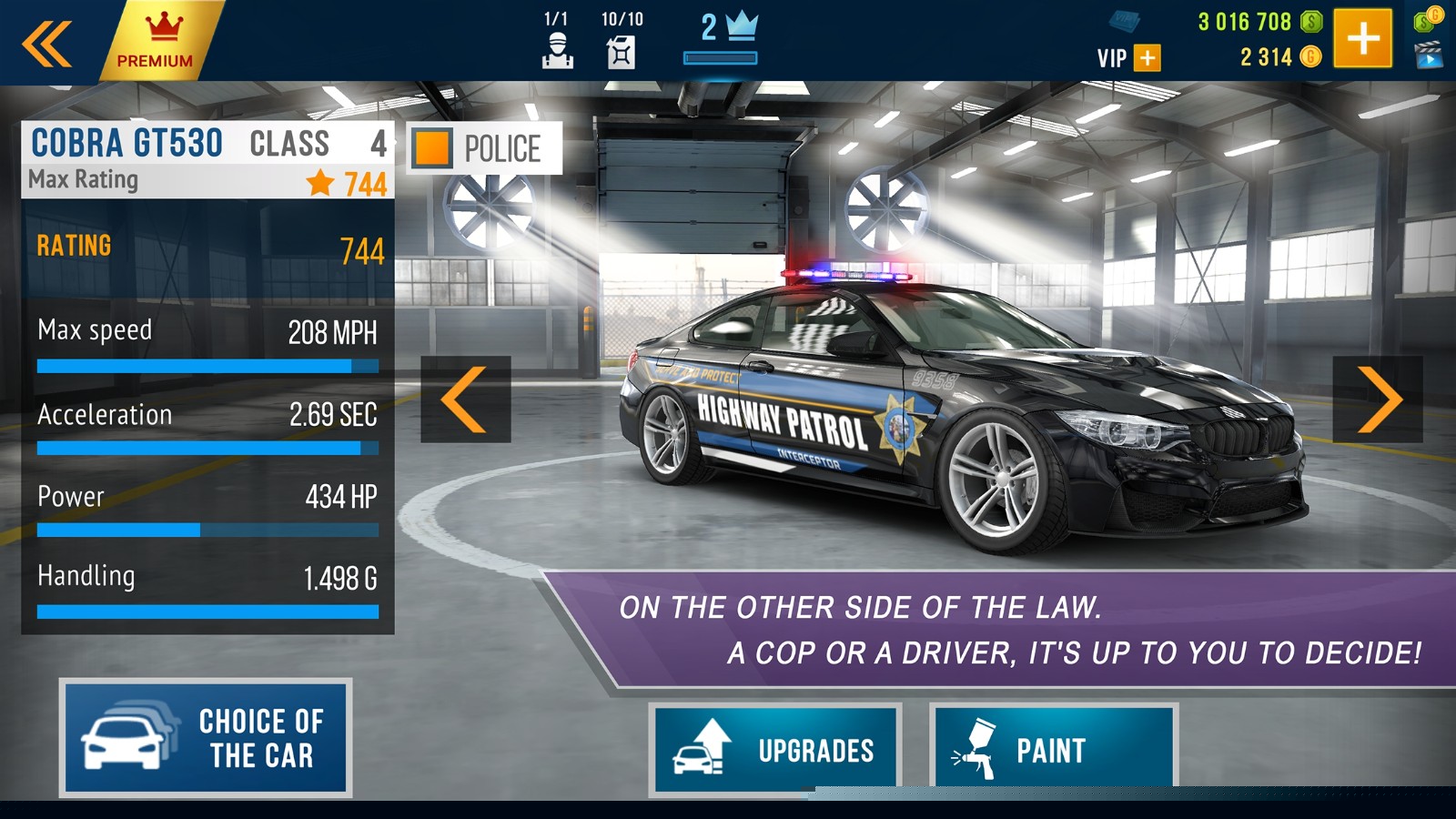Click the video clapperboard icon
Screen dimensions: 1456x819
pos(1429,56)
